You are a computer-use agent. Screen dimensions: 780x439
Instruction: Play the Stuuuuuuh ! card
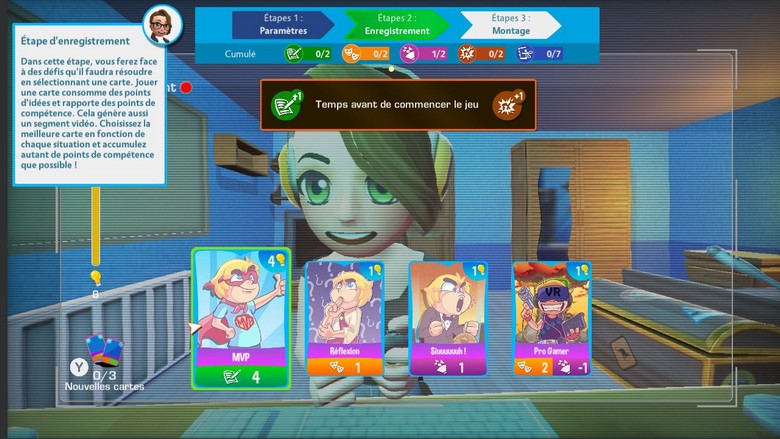coord(448,318)
